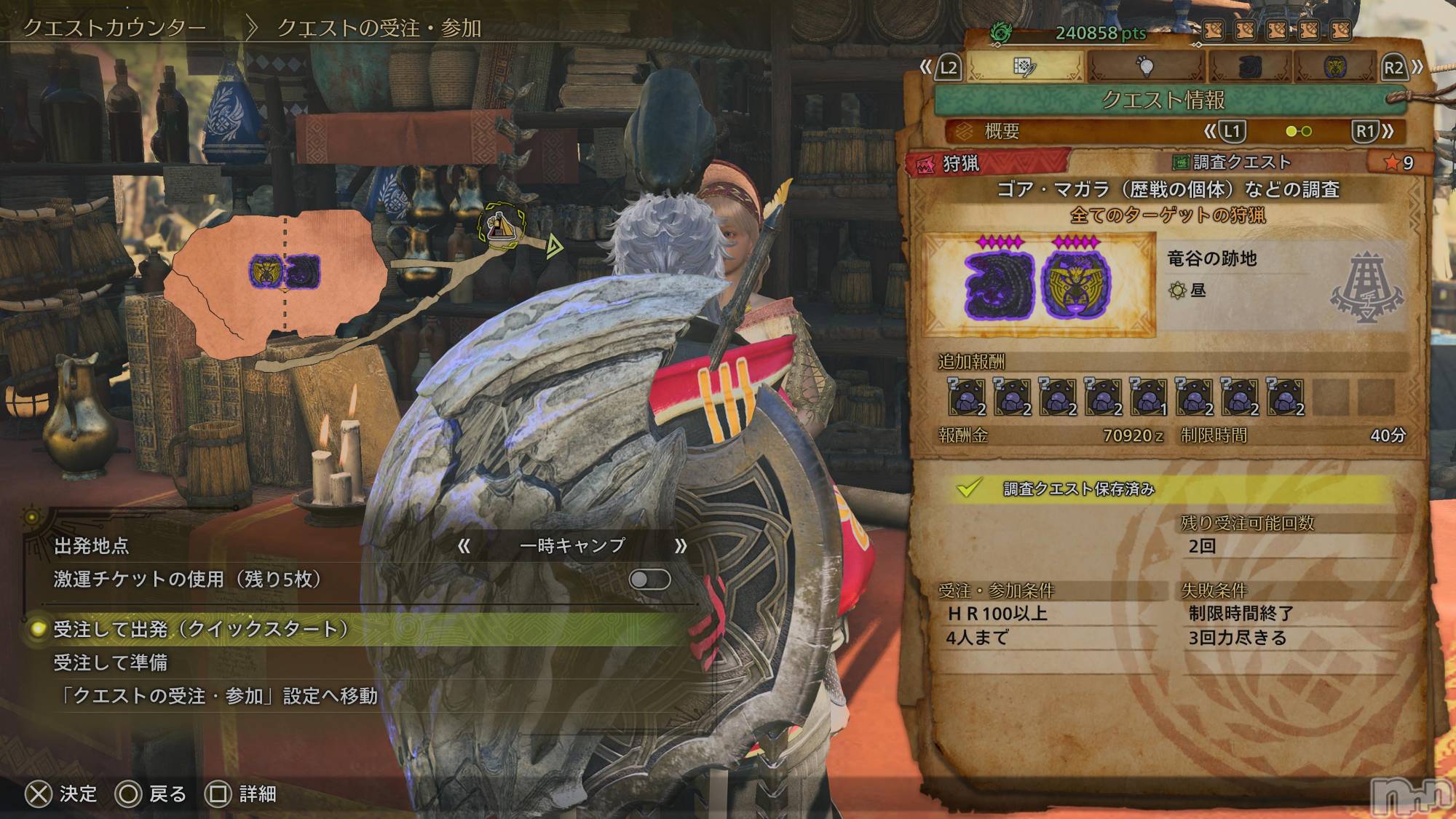Image resolution: width=1456 pixels, height=819 pixels.
Task: Select the Gore Magala marker on the map
Action: coord(302,271)
